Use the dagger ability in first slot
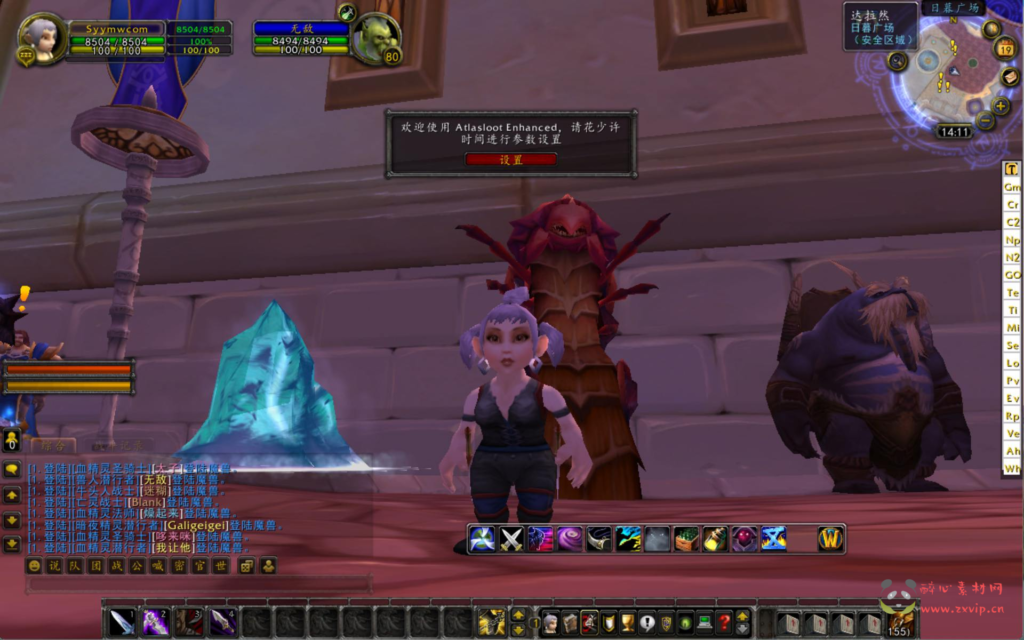The height and width of the screenshot is (640, 1024). (x=121, y=622)
